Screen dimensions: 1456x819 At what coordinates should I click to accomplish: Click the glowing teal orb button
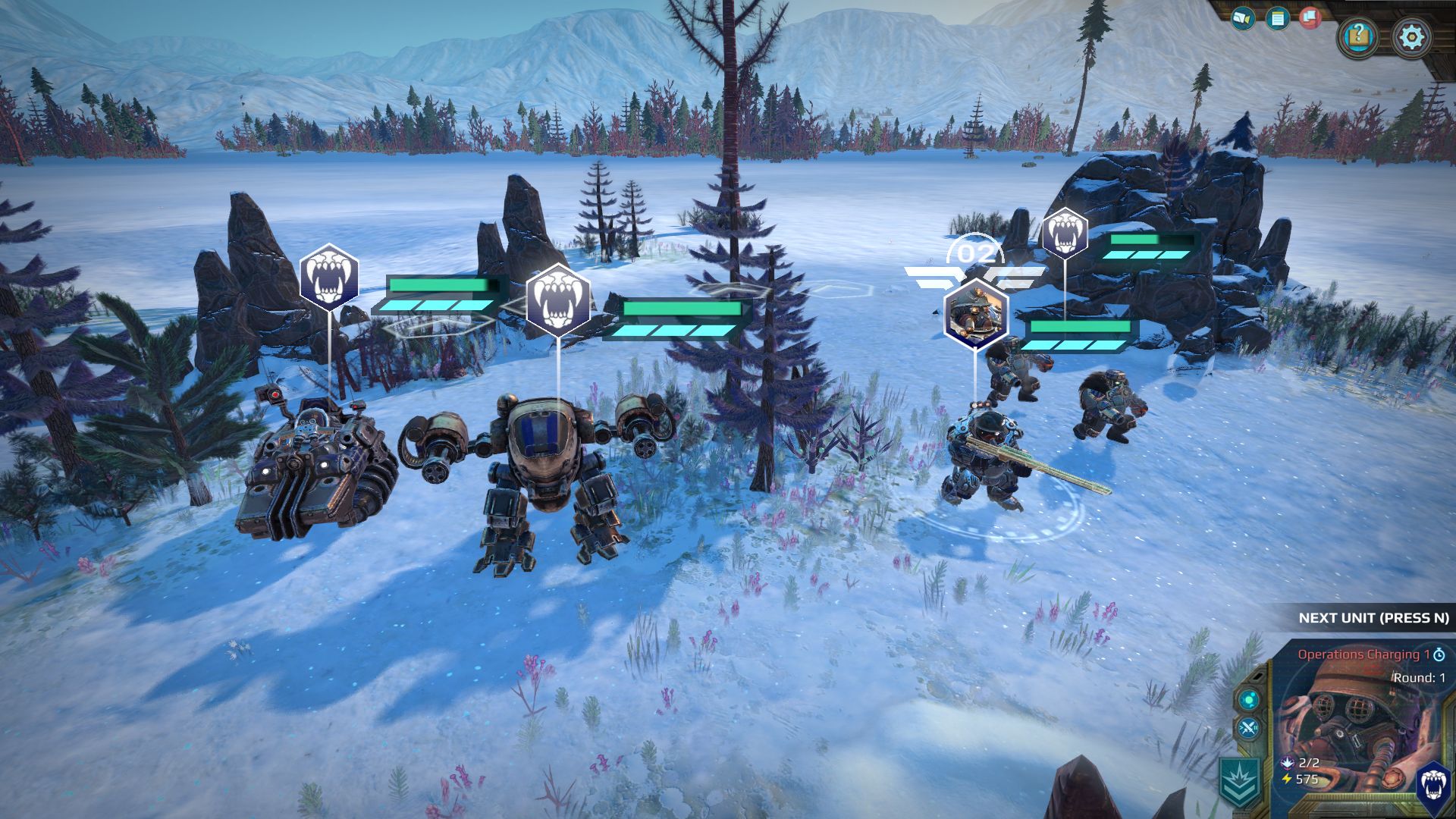click(1247, 698)
